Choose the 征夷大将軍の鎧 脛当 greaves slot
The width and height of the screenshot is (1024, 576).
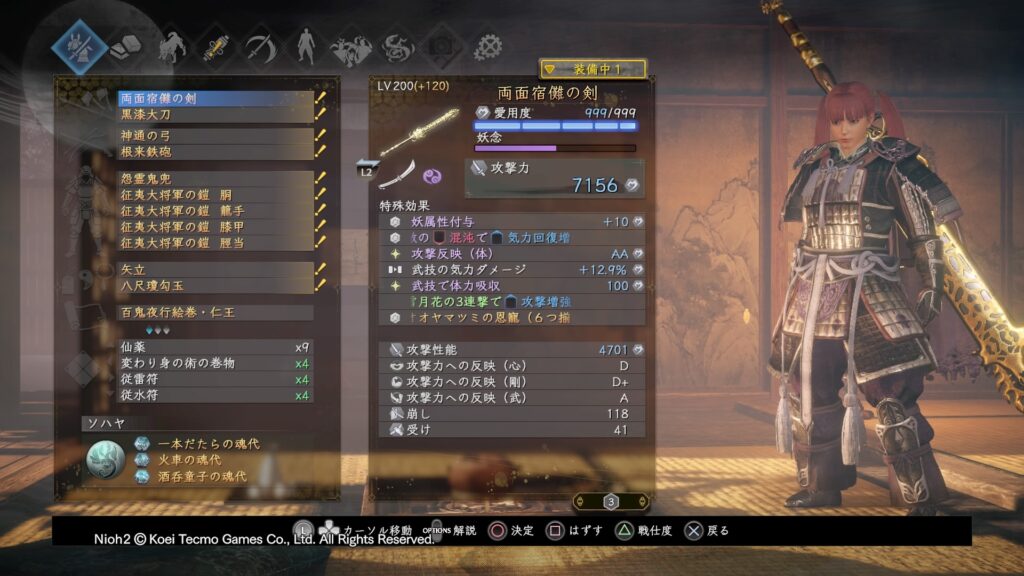coord(215,242)
